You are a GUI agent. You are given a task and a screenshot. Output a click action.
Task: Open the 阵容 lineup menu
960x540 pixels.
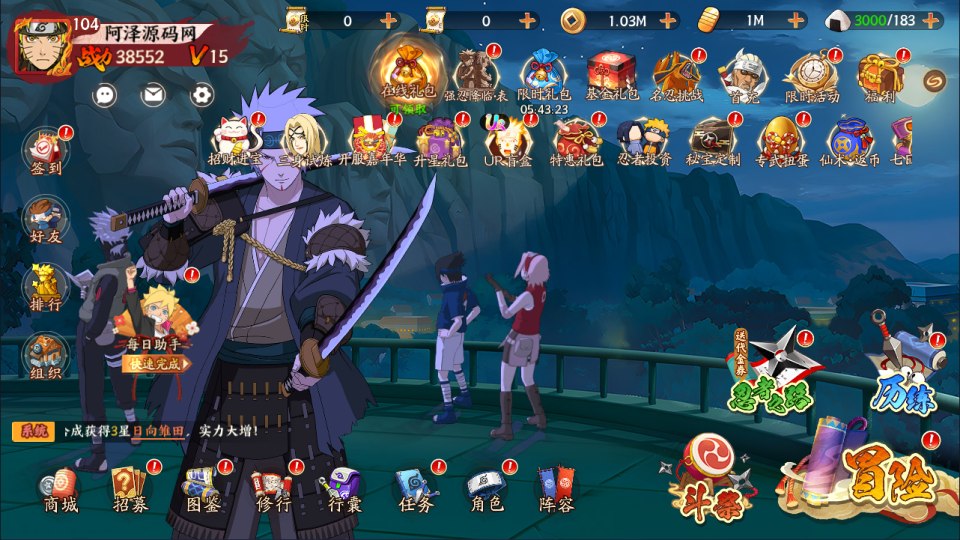click(556, 490)
